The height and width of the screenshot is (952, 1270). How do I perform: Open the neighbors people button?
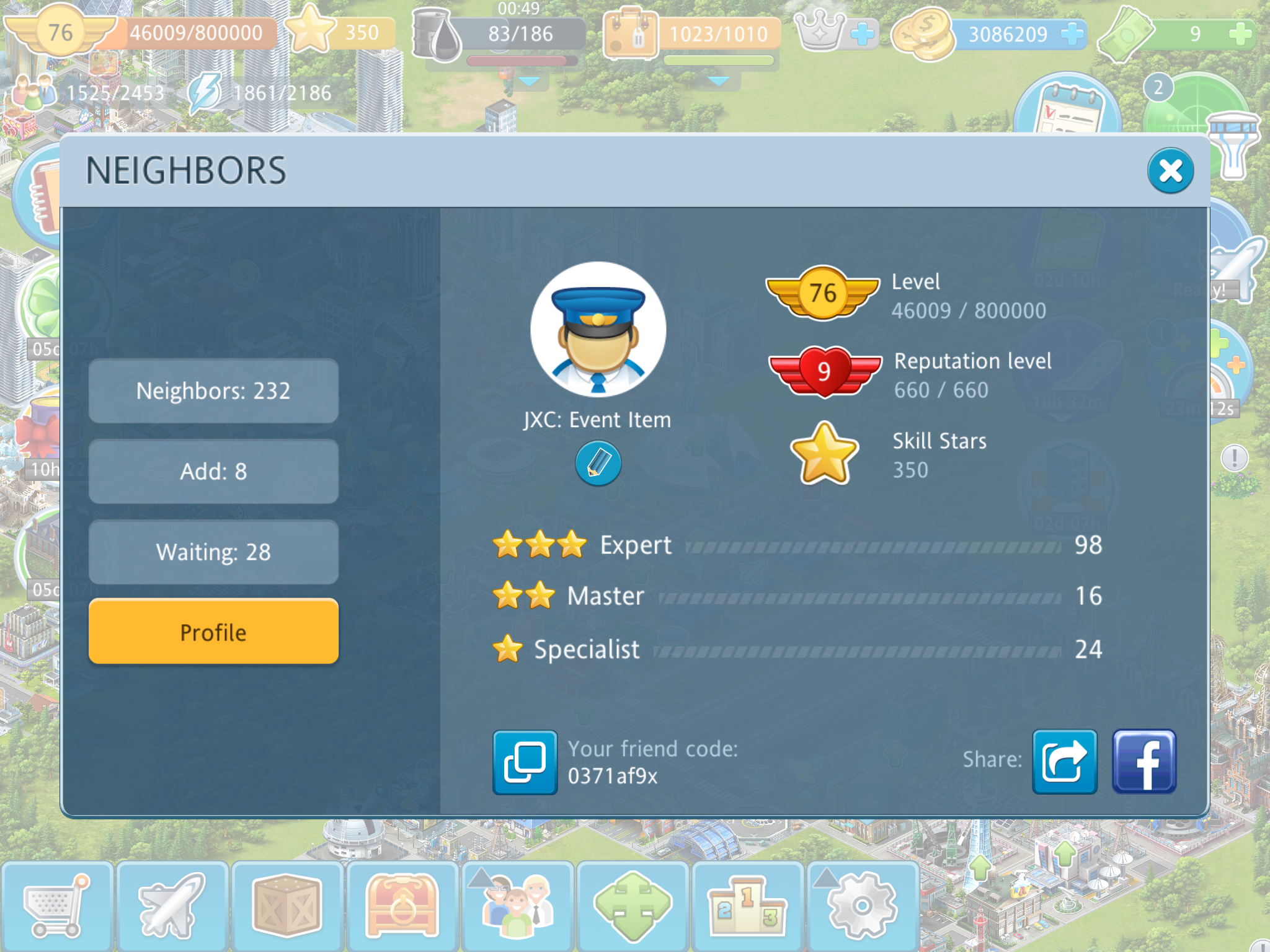(x=517, y=906)
